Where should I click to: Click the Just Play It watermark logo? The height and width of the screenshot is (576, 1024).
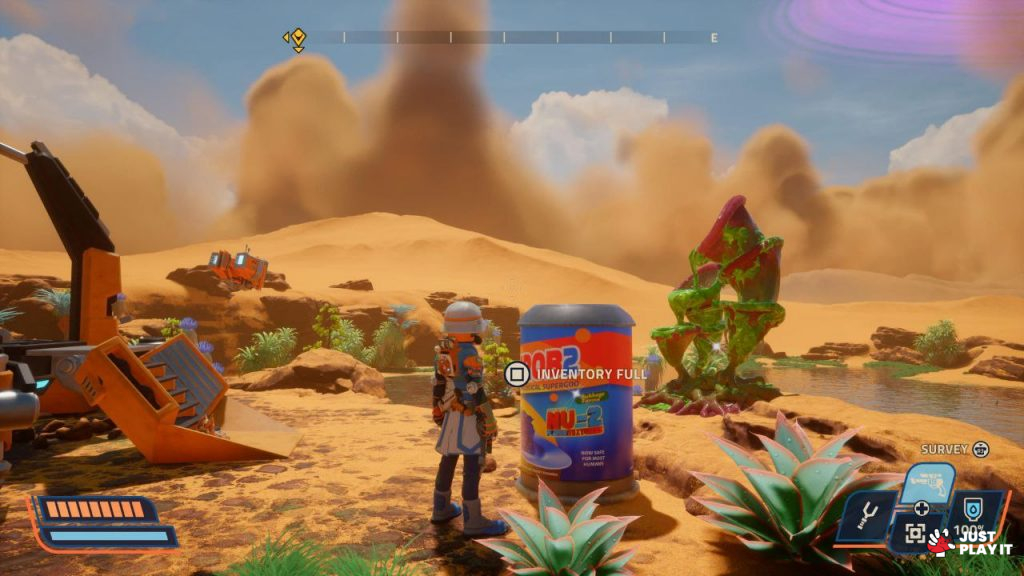pyautogui.click(x=970, y=543)
